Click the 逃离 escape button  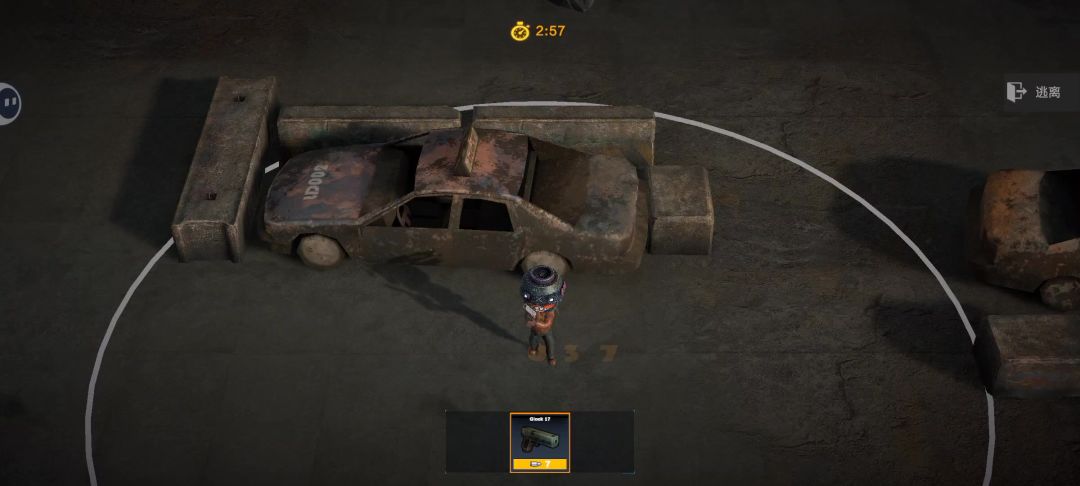click(1036, 92)
